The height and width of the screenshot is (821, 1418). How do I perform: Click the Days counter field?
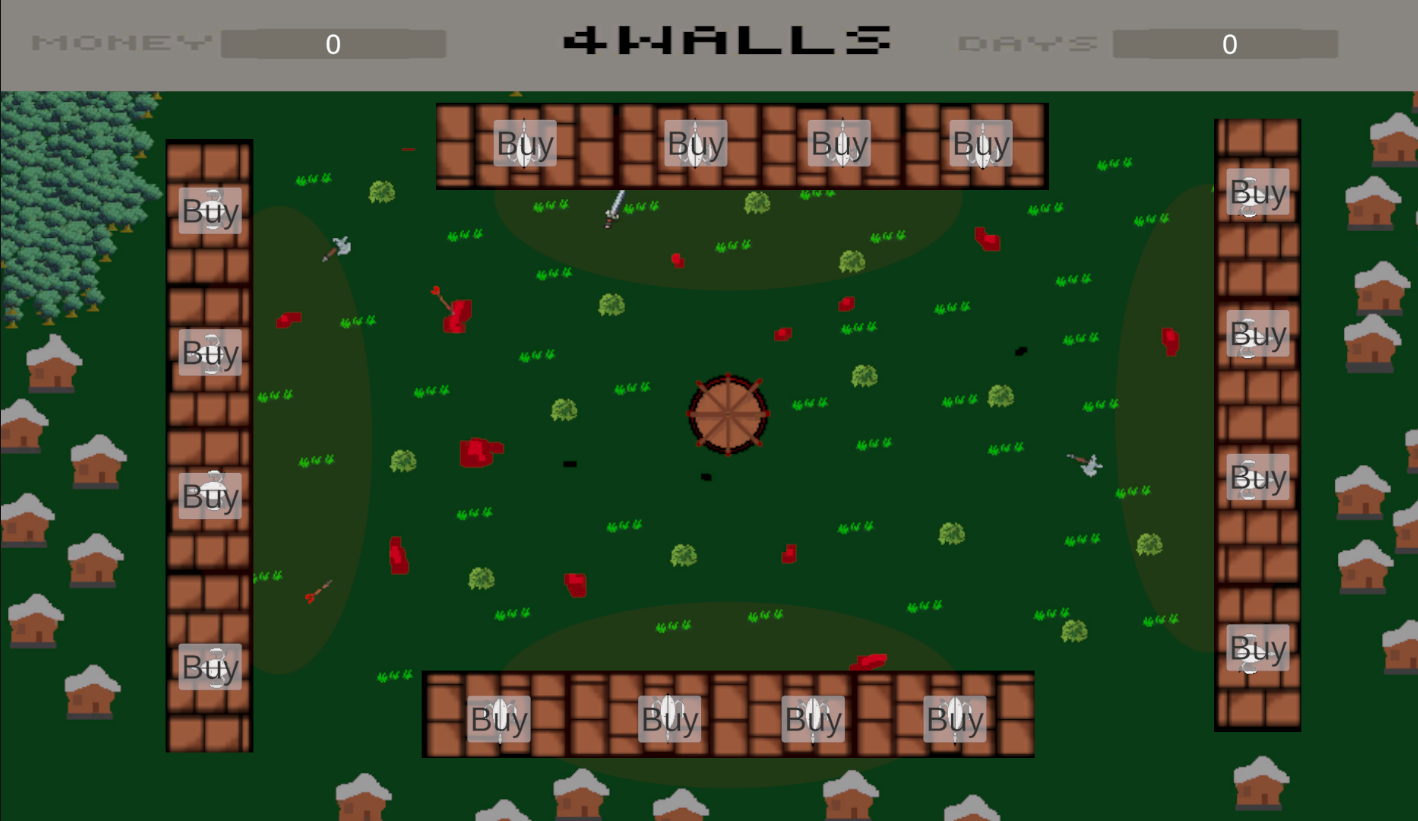coord(1228,44)
